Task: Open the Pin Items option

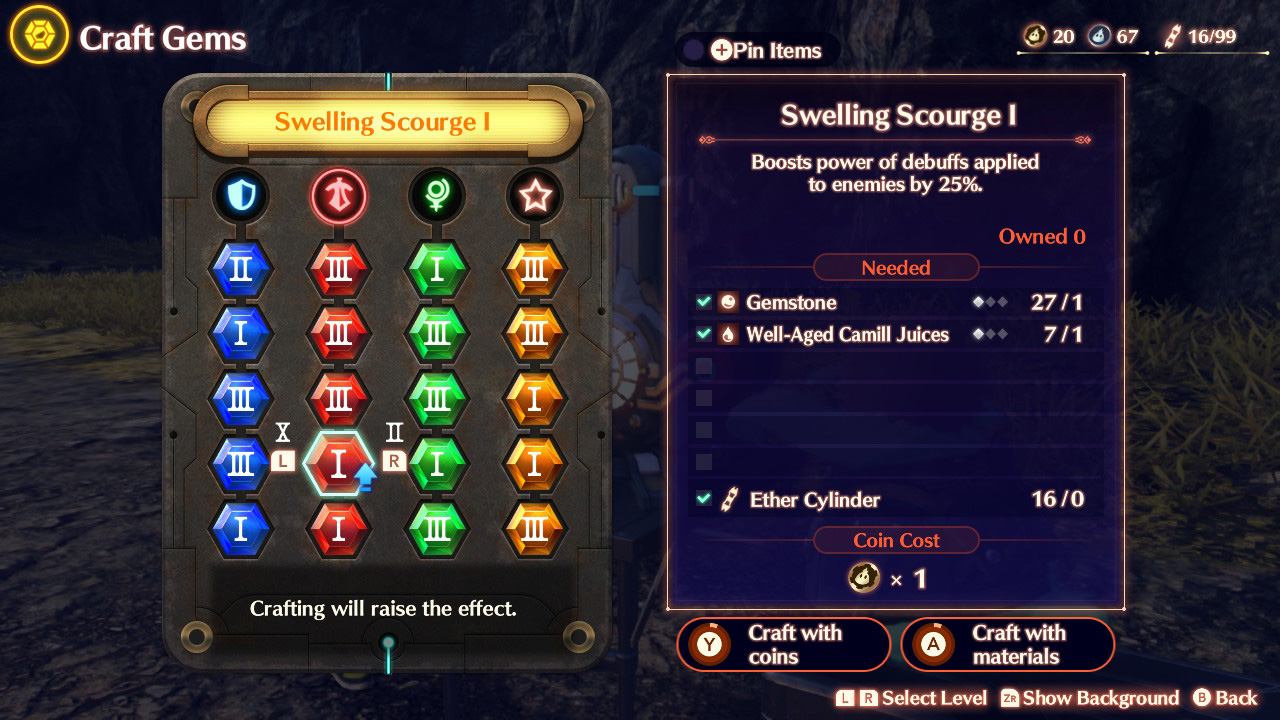Action: (x=757, y=50)
